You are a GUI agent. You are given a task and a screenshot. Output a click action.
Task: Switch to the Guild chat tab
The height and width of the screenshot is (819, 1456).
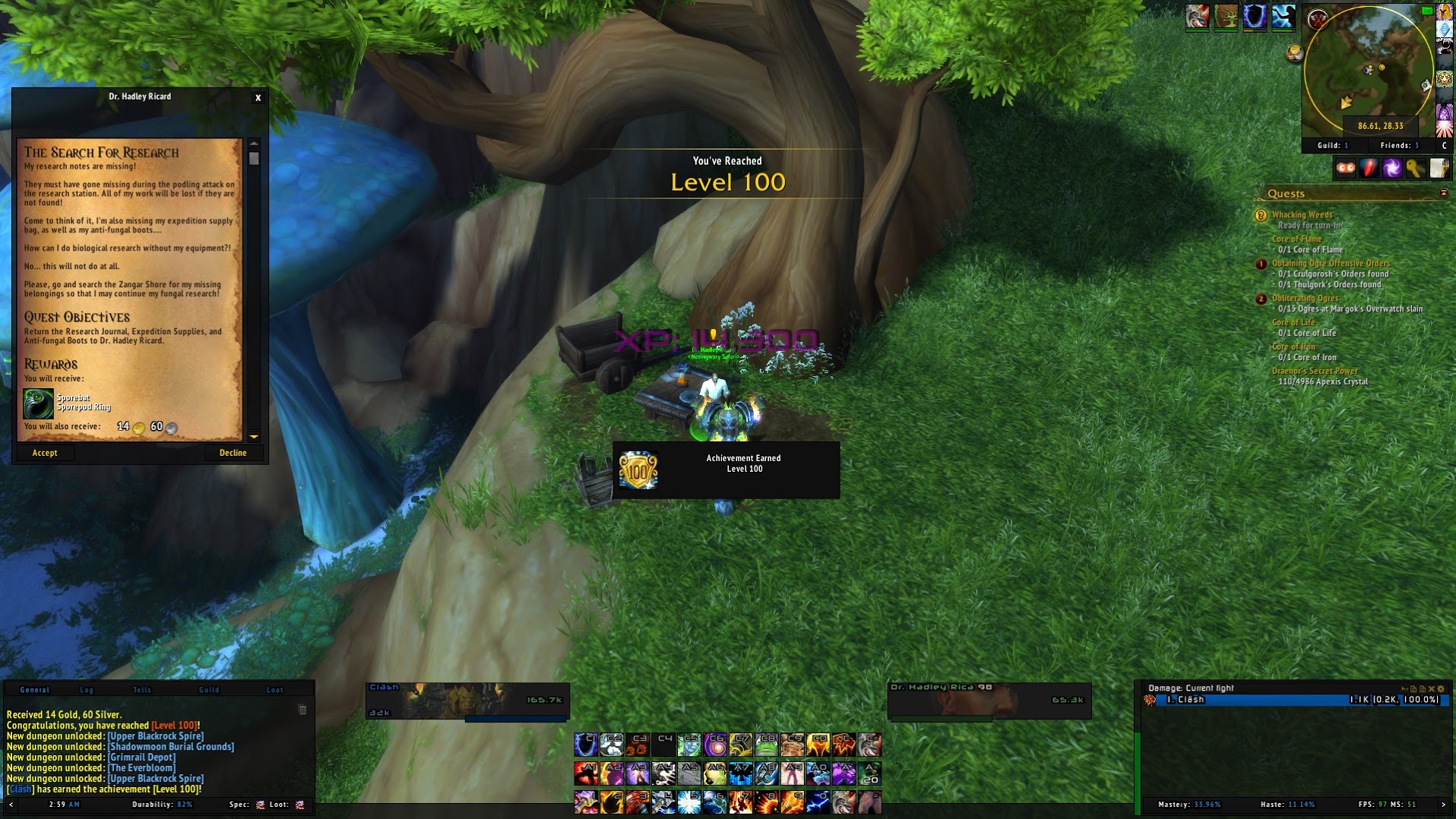tap(209, 690)
